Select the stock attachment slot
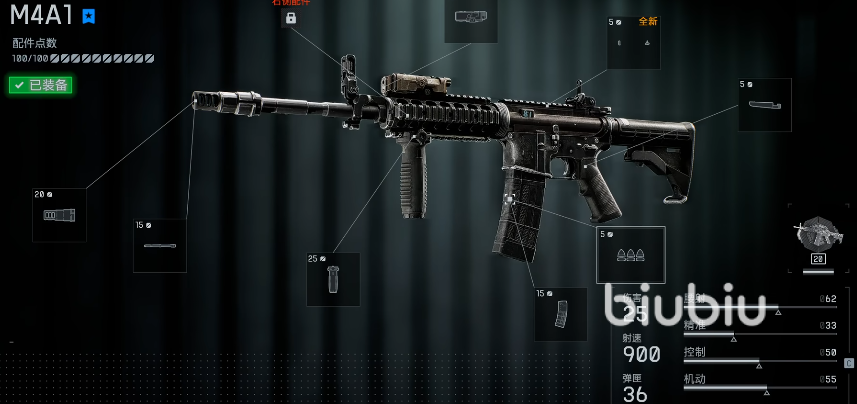Screen dimensions: 857x404 [765, 105]
